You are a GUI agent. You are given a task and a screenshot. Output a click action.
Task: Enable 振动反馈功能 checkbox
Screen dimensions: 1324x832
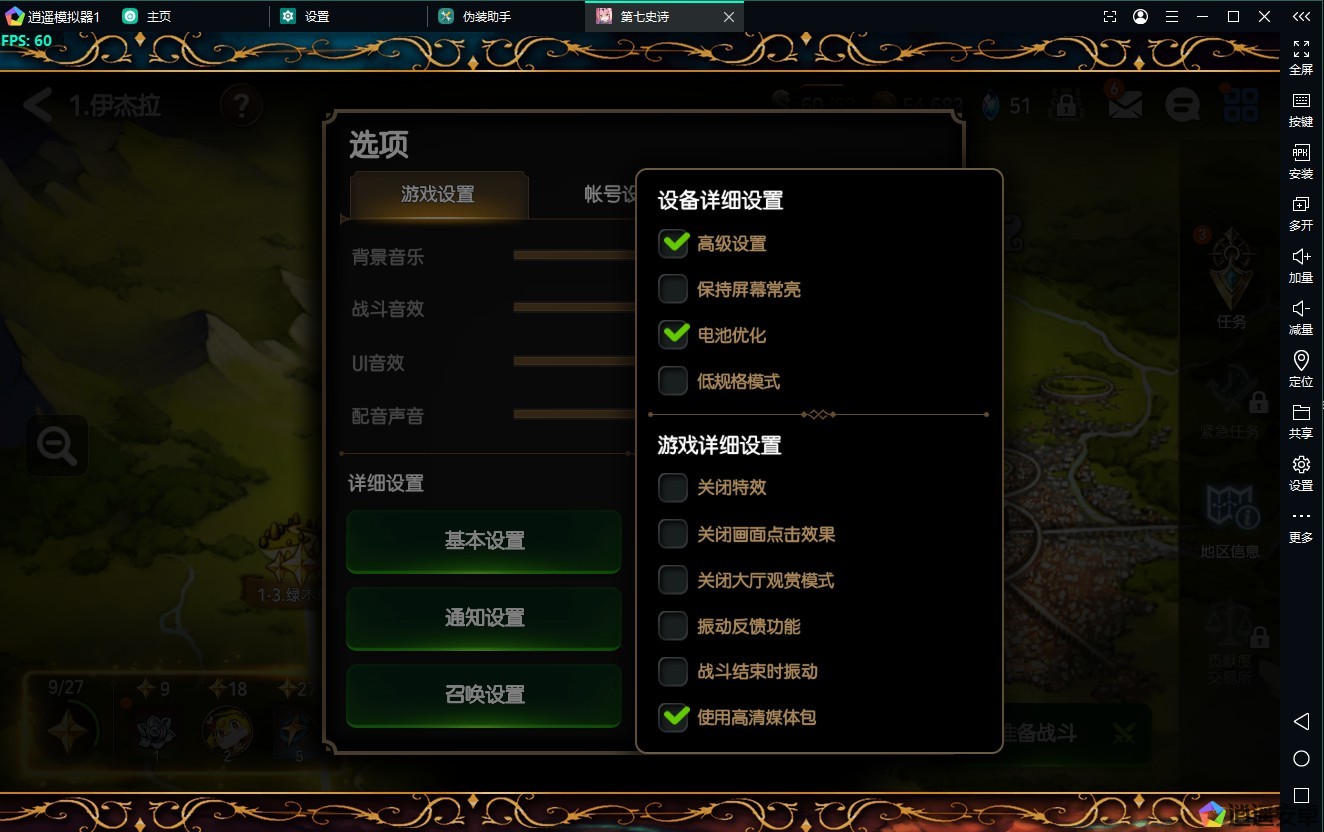coord(673,626)
